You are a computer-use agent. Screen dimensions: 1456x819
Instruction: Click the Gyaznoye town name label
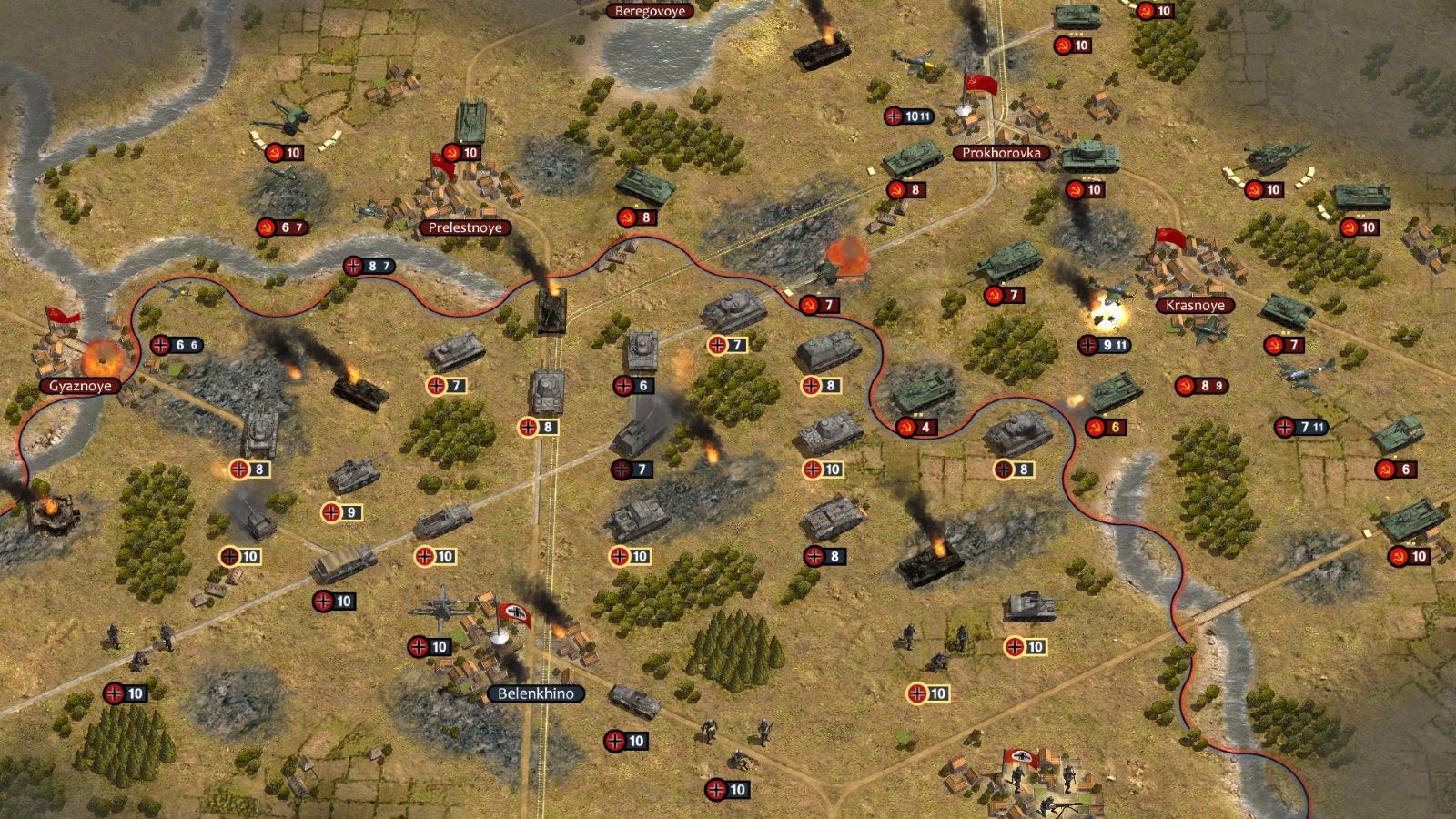[x=80, y=387]
